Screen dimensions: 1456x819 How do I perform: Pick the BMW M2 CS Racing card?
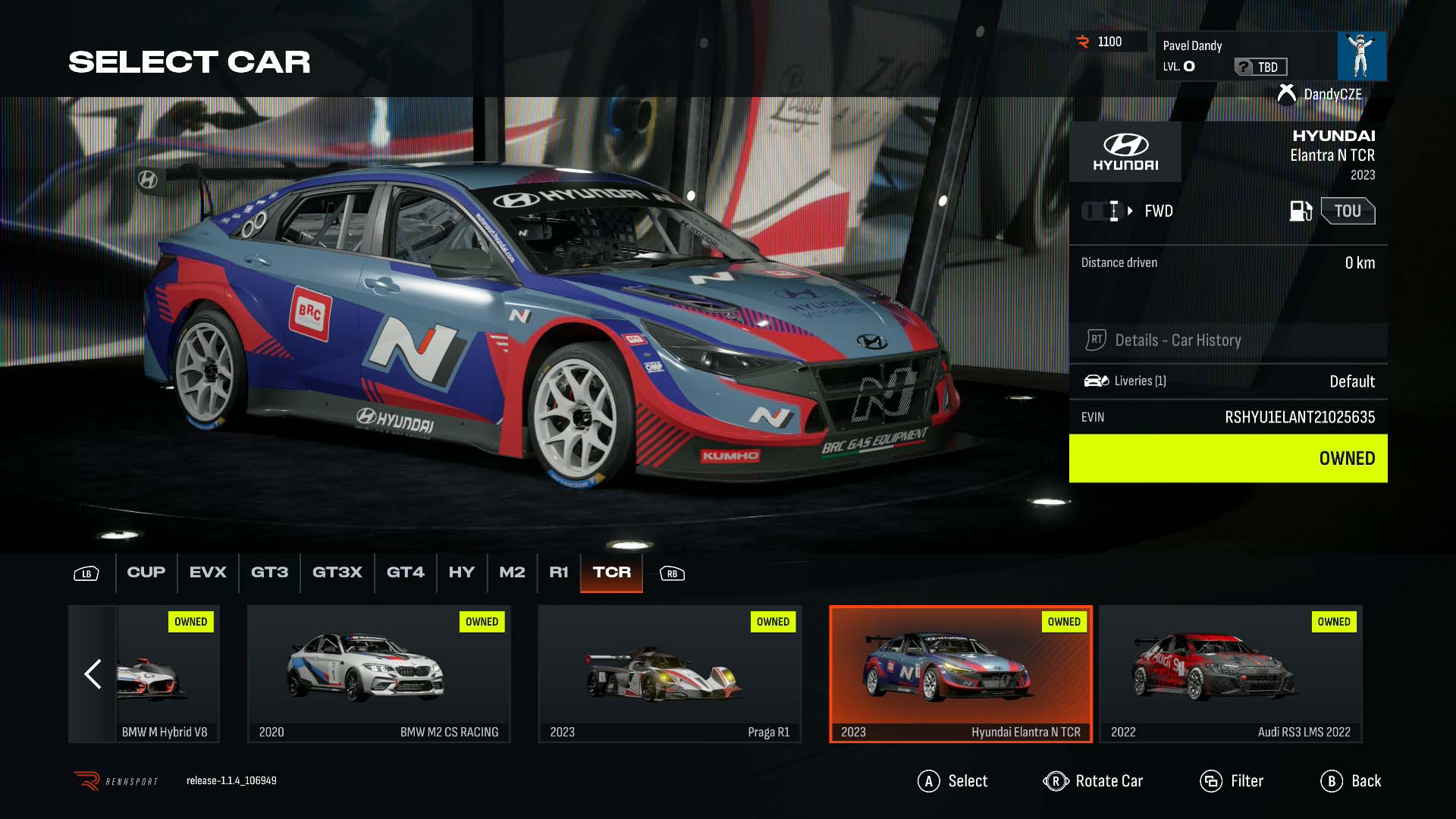tap(378, 673)
